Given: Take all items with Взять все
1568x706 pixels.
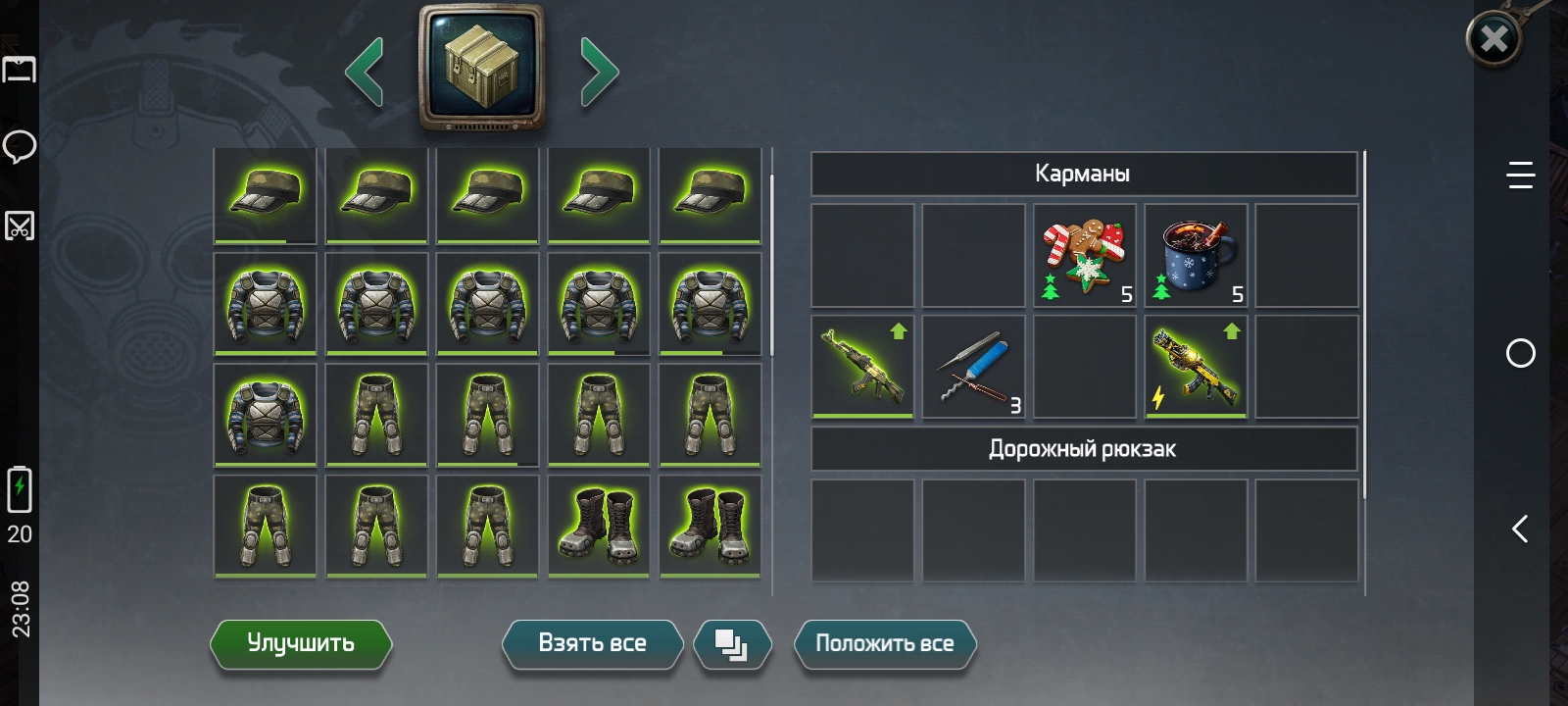Looking at the screenshot, I should [x=592, y=644].
